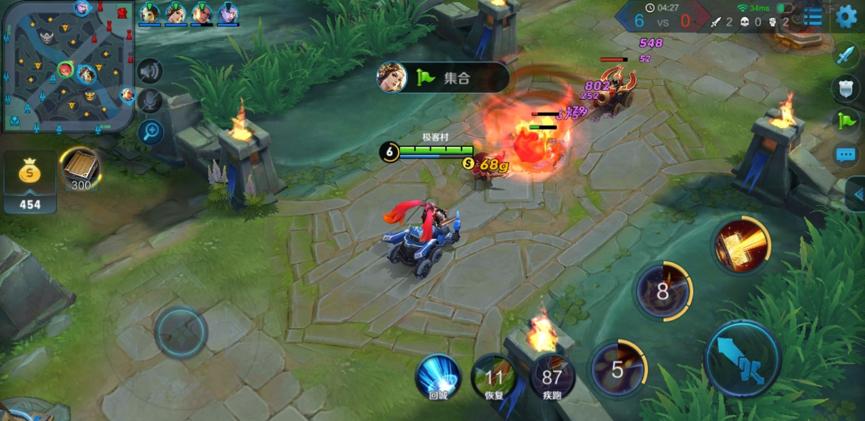Cast the glowing golden hammer ultimate skill

(741, 245)
